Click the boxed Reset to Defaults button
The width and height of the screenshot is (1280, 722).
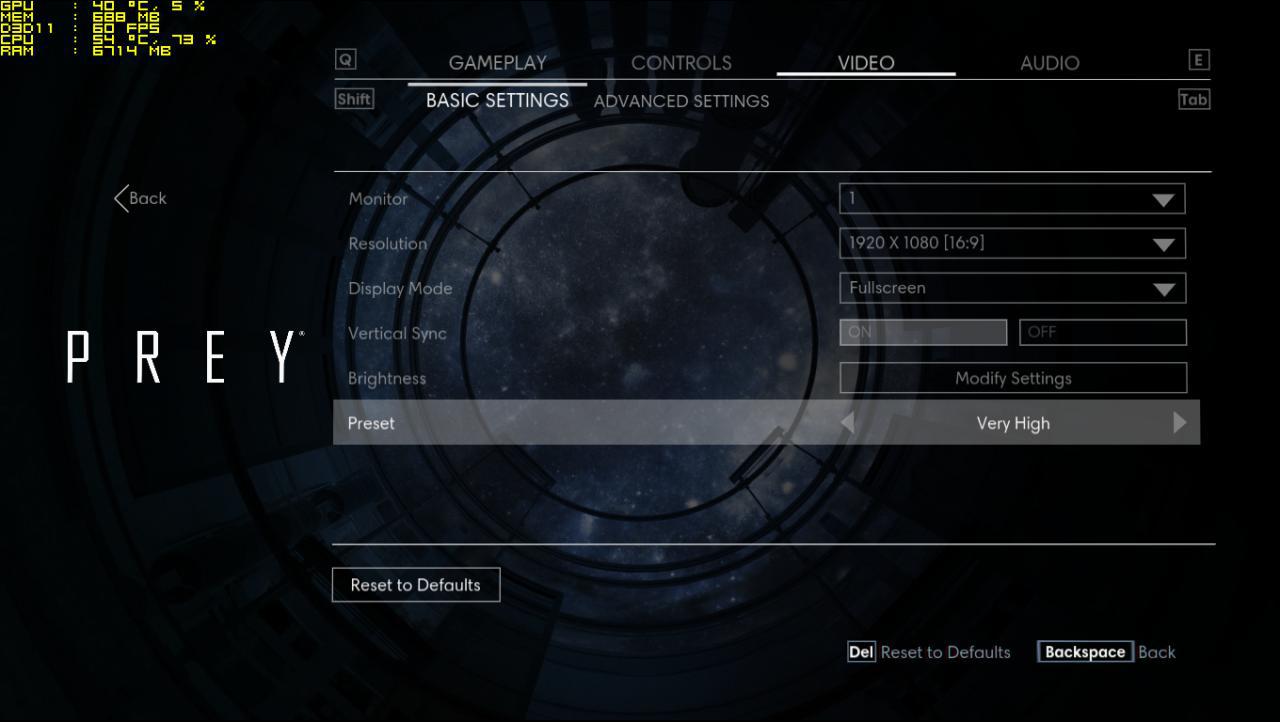pyautogui.click(x=416, y=585)
